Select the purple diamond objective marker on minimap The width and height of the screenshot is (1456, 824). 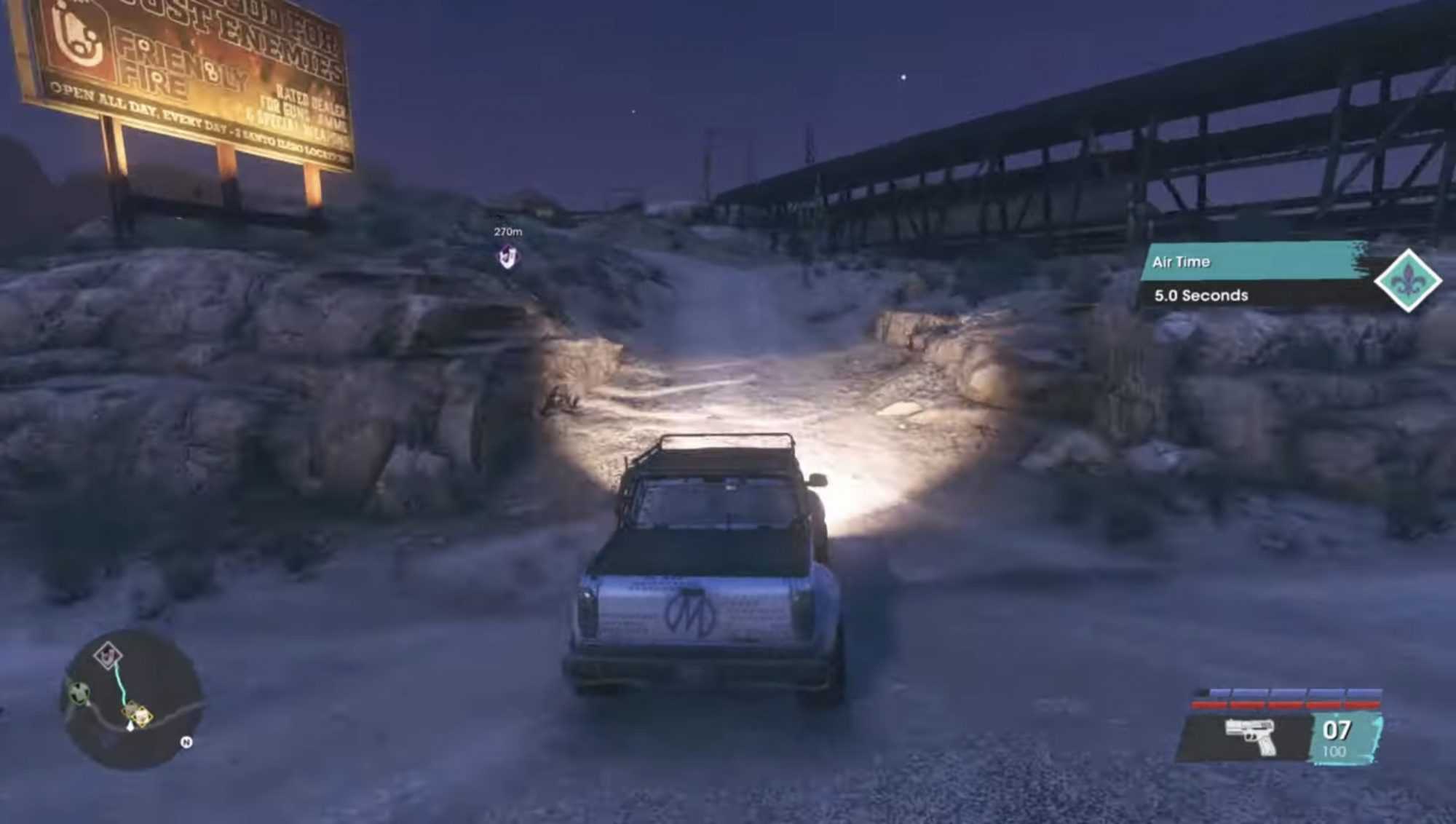coord(108,655)
